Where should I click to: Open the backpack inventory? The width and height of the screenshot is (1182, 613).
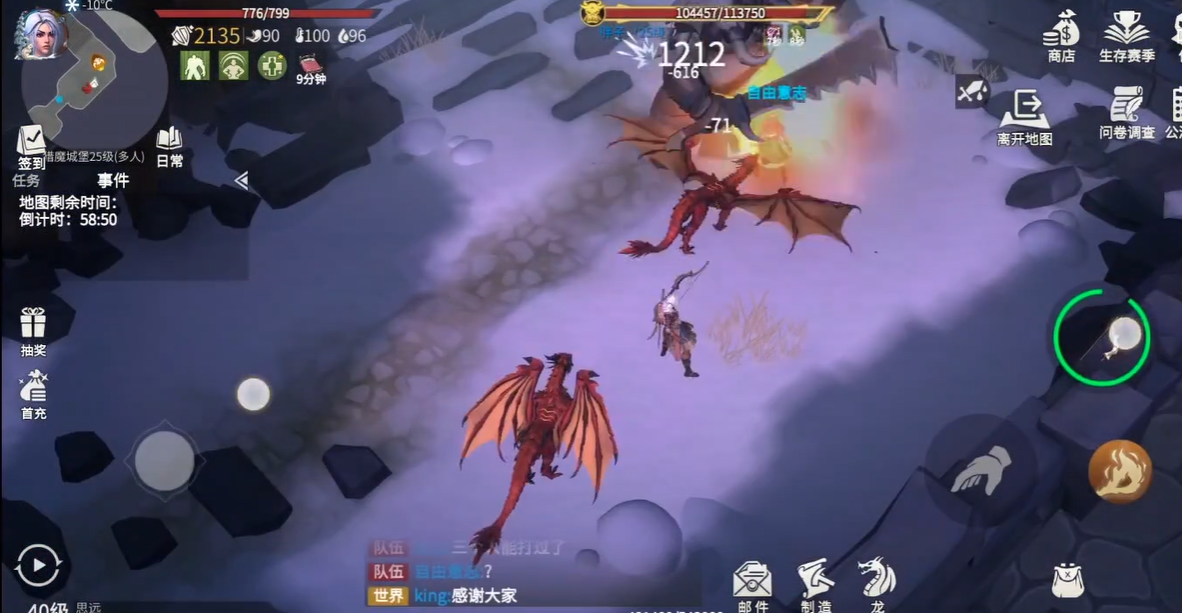1068,579
